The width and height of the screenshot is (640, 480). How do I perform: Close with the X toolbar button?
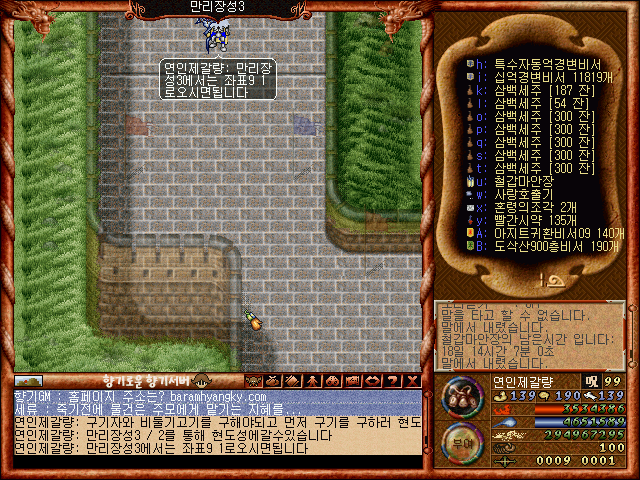(413, 381)
